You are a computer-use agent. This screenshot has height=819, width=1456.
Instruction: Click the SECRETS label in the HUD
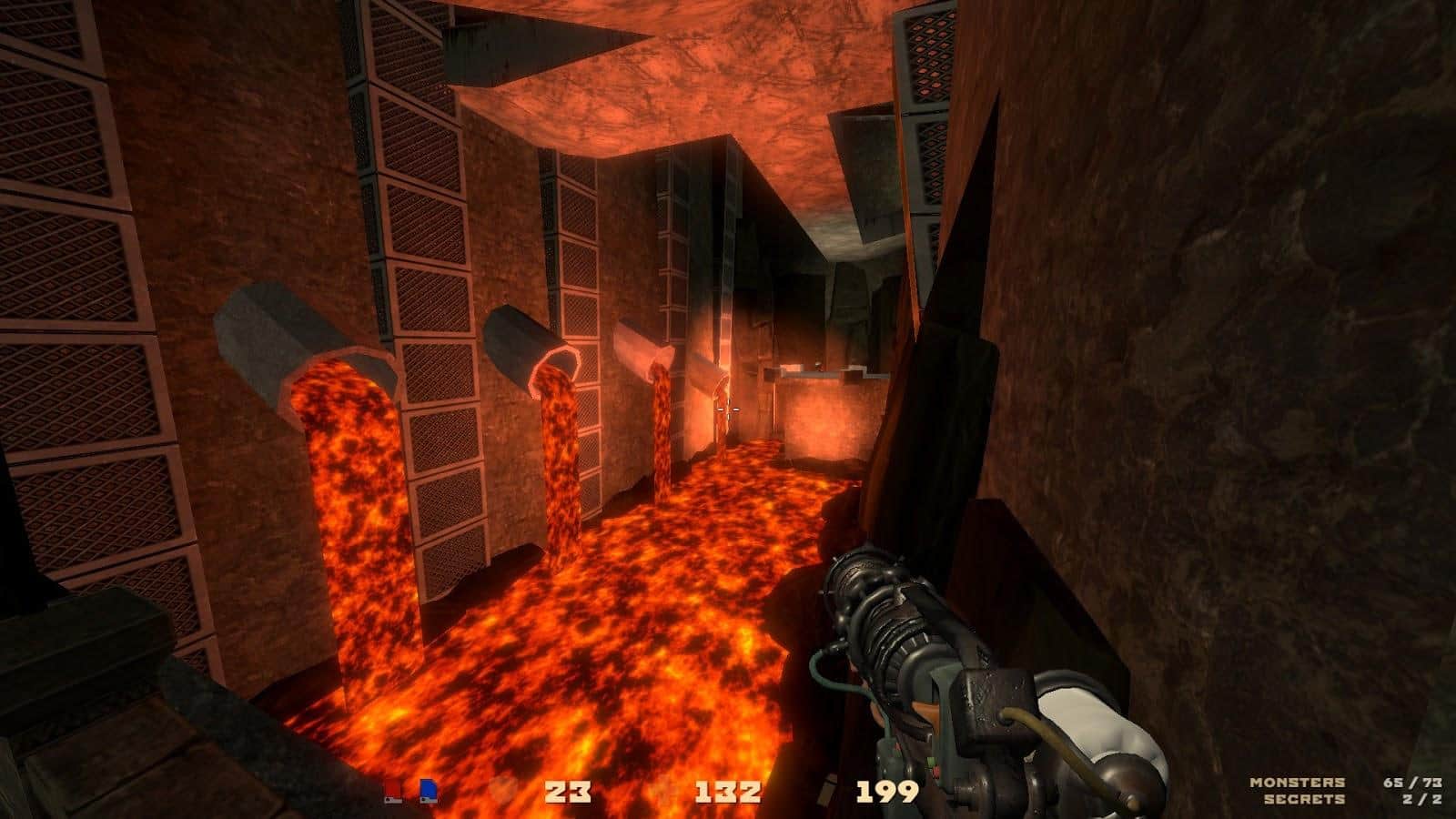point(1304,799)
